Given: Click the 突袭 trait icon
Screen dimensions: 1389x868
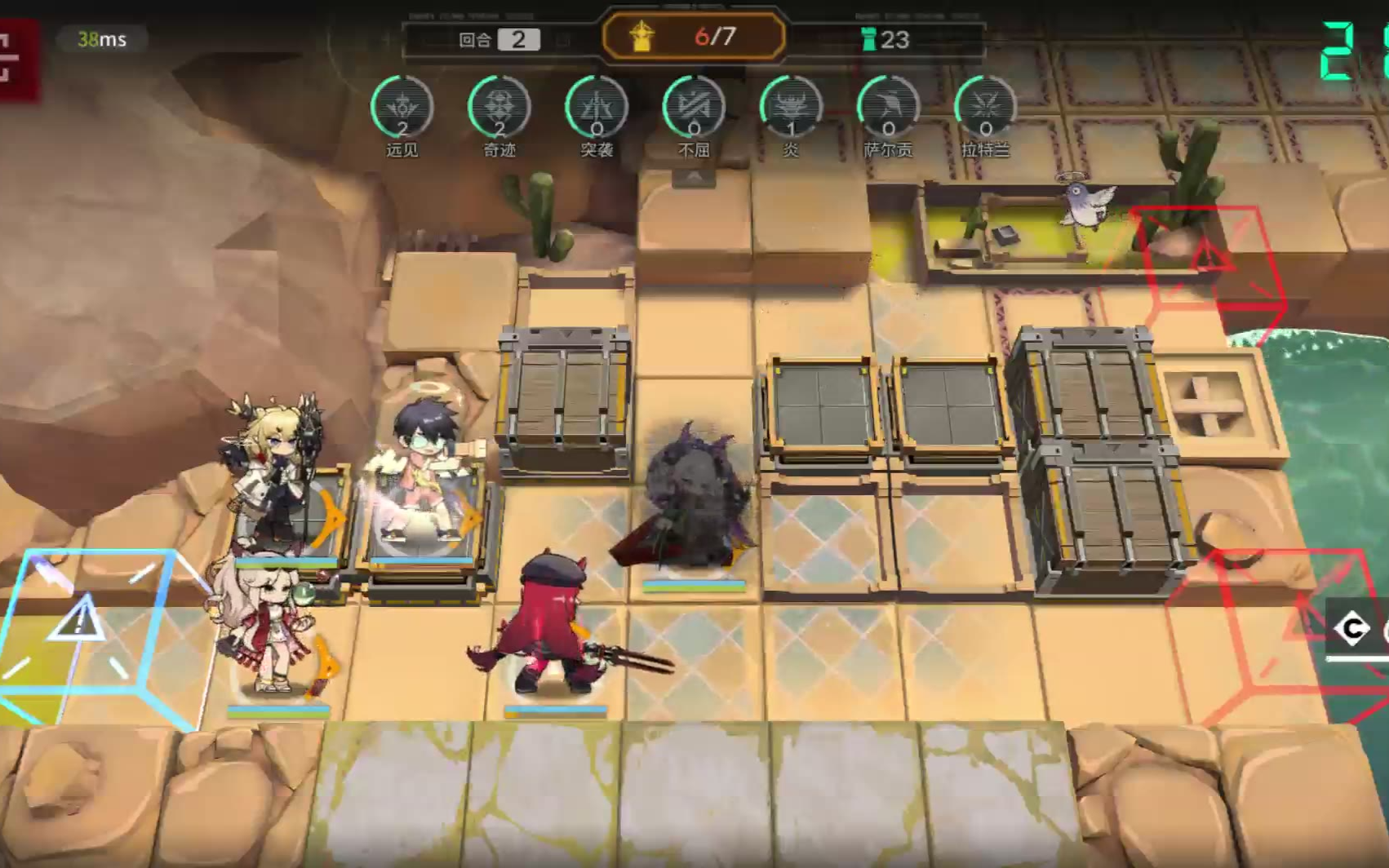Looking at the screenshot, I should [597, 108].
